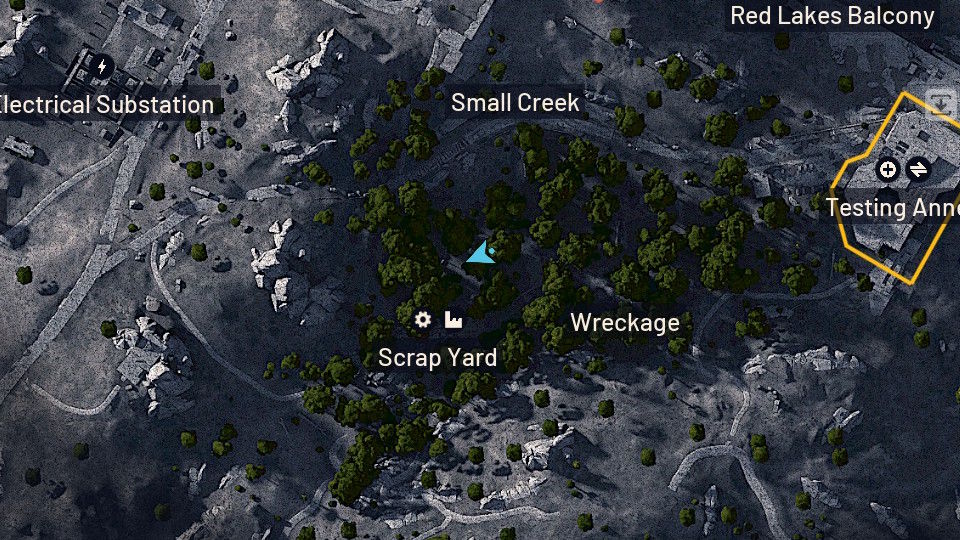Click the medical cross icon at Testing Annex

887,170
